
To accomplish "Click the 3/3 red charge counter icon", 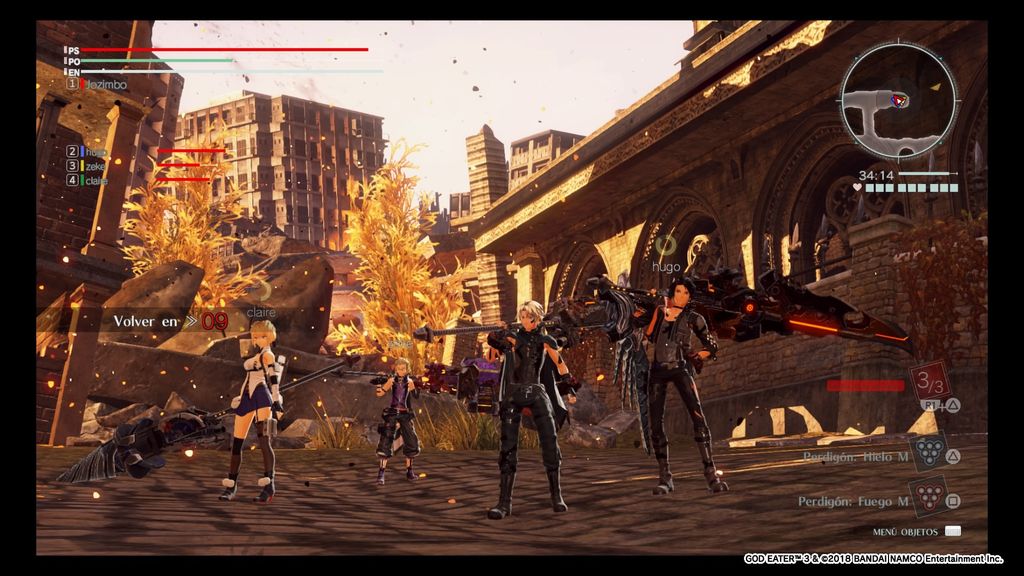I will click(928, 381).
